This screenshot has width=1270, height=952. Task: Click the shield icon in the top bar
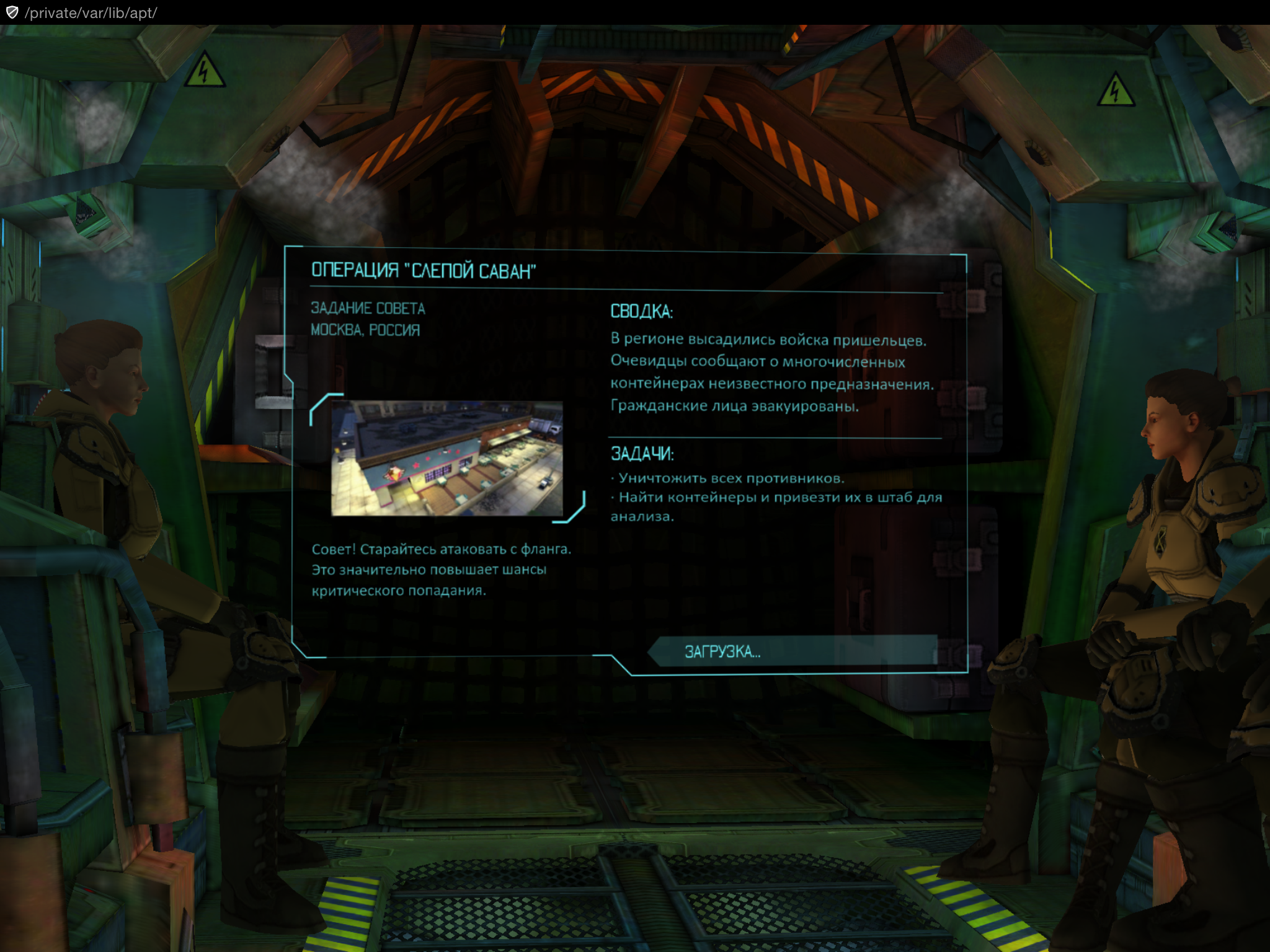[12, 12]
